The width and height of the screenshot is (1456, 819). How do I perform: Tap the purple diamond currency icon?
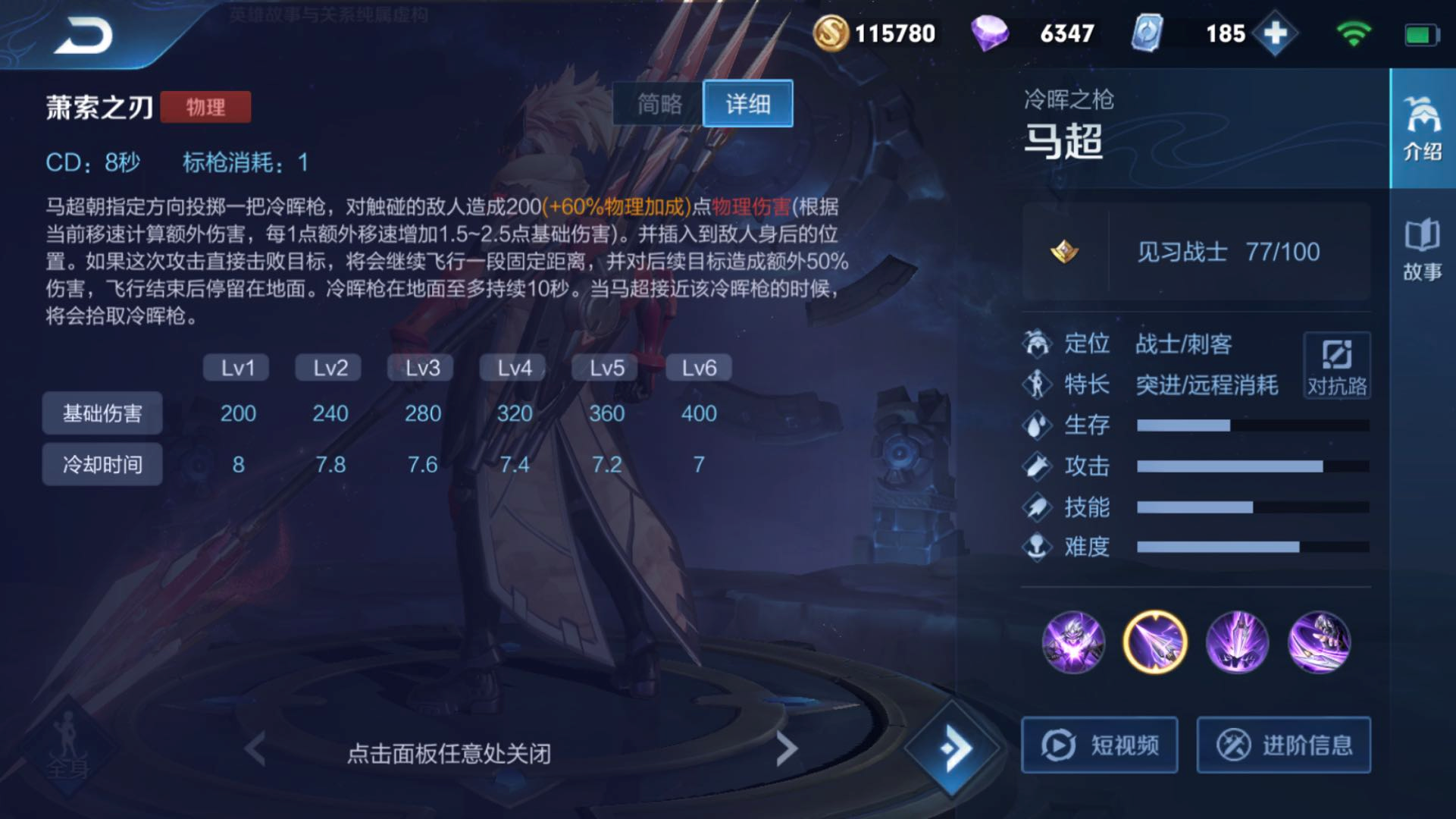click(993, 33)
